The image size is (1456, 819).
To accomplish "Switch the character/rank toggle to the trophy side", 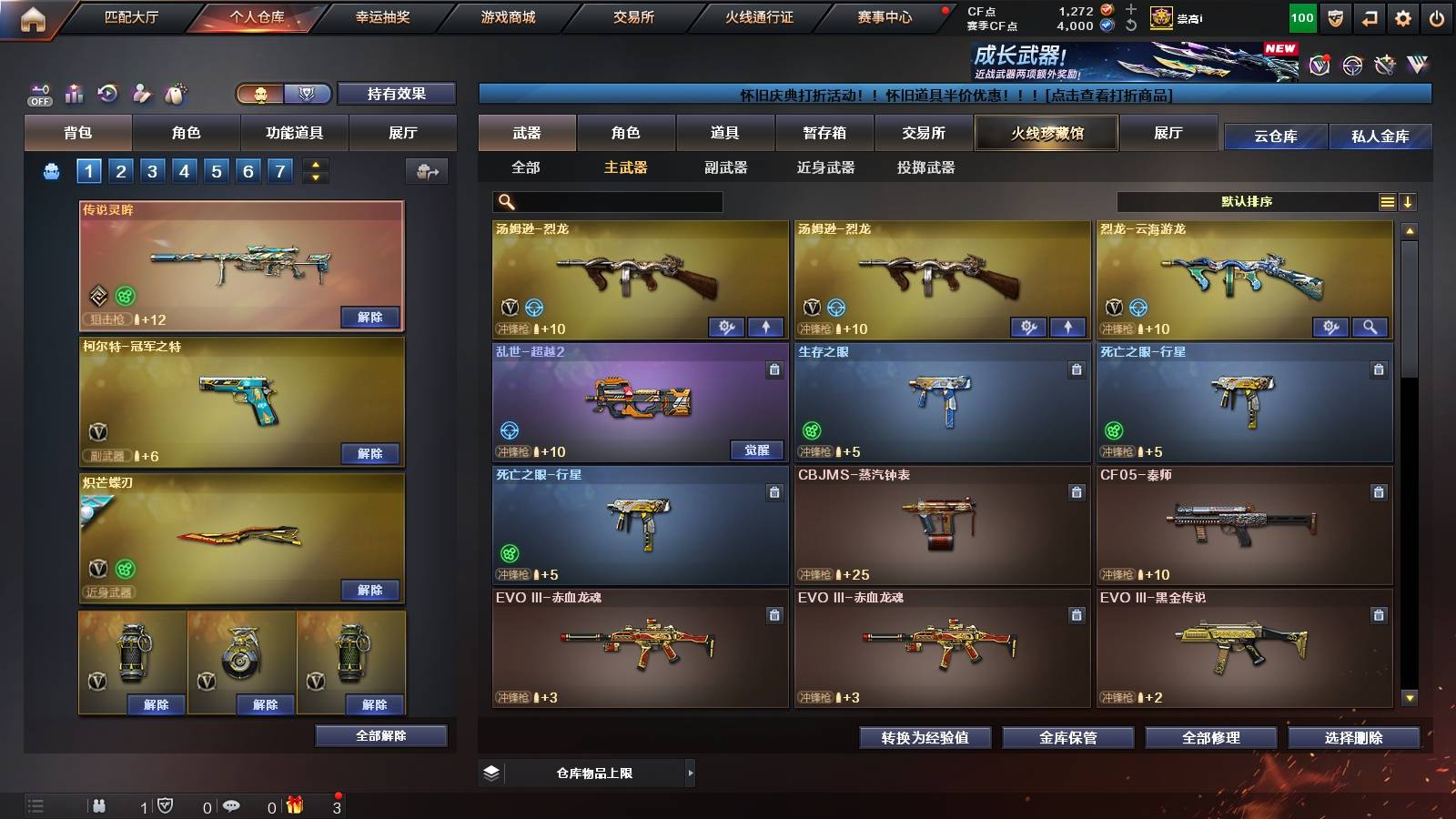I will coord(309,94).
